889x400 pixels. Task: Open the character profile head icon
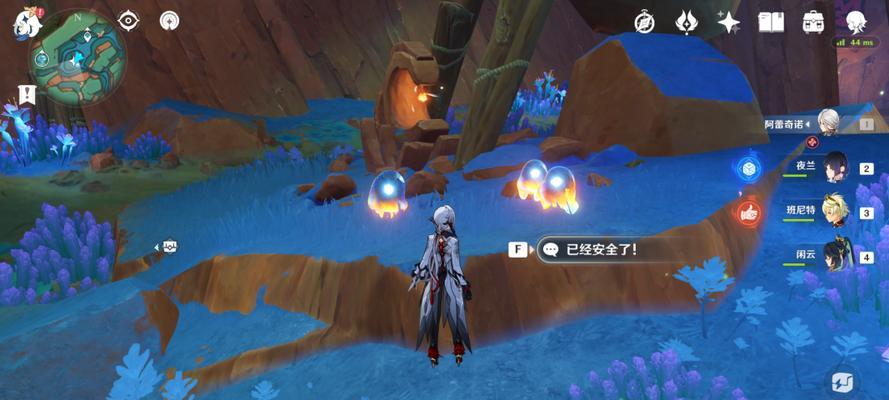pos(856,21)
